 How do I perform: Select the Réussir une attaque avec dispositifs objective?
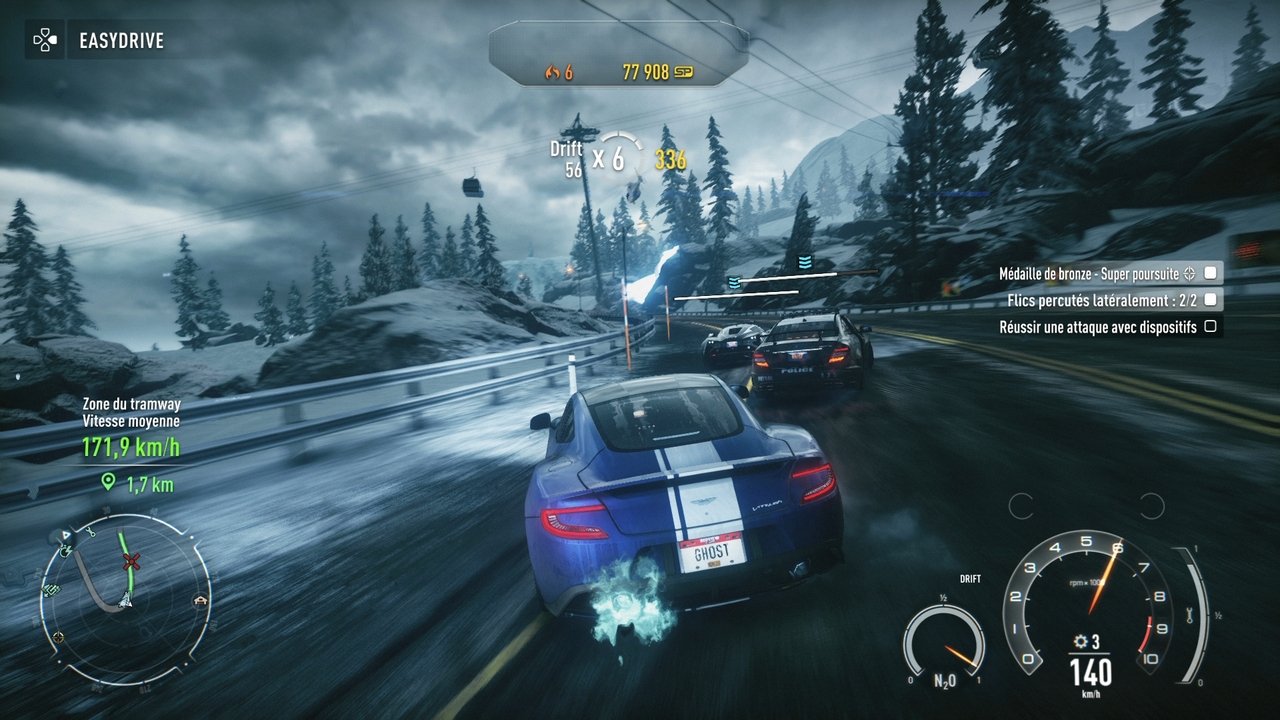coord(1097,326)
